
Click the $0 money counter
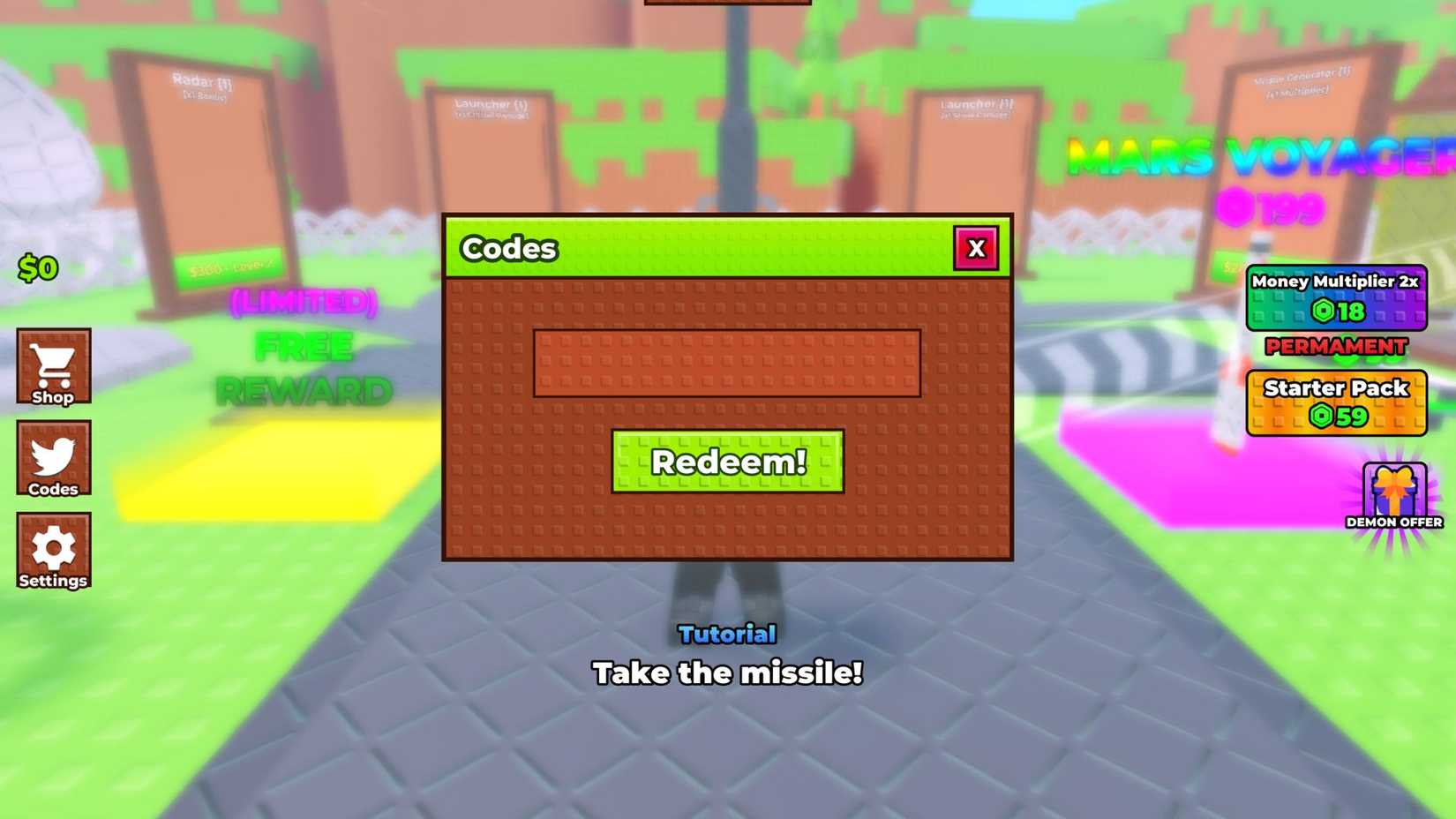coord(37,267)
